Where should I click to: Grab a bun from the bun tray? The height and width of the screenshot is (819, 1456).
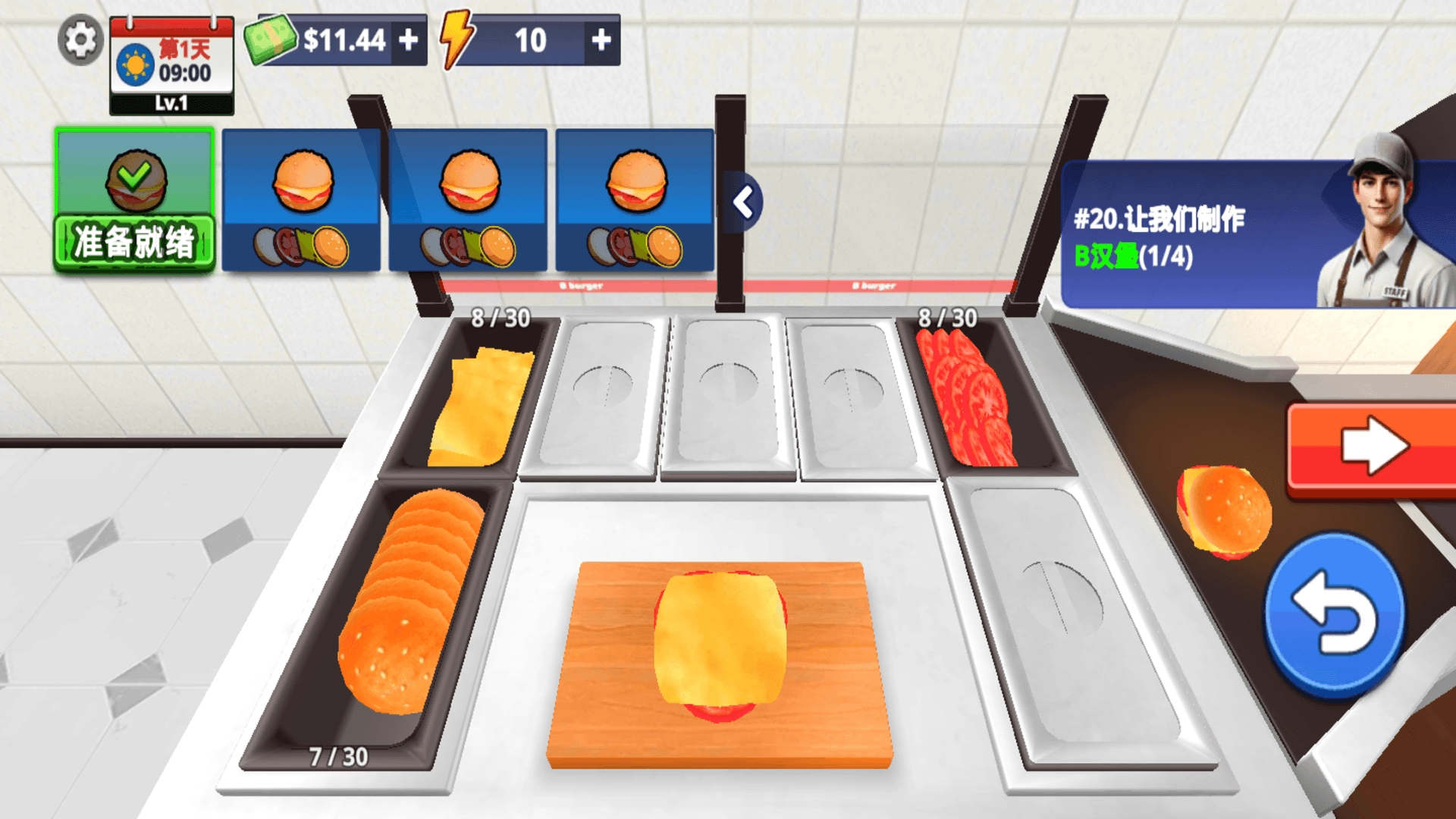pos(408,607)
